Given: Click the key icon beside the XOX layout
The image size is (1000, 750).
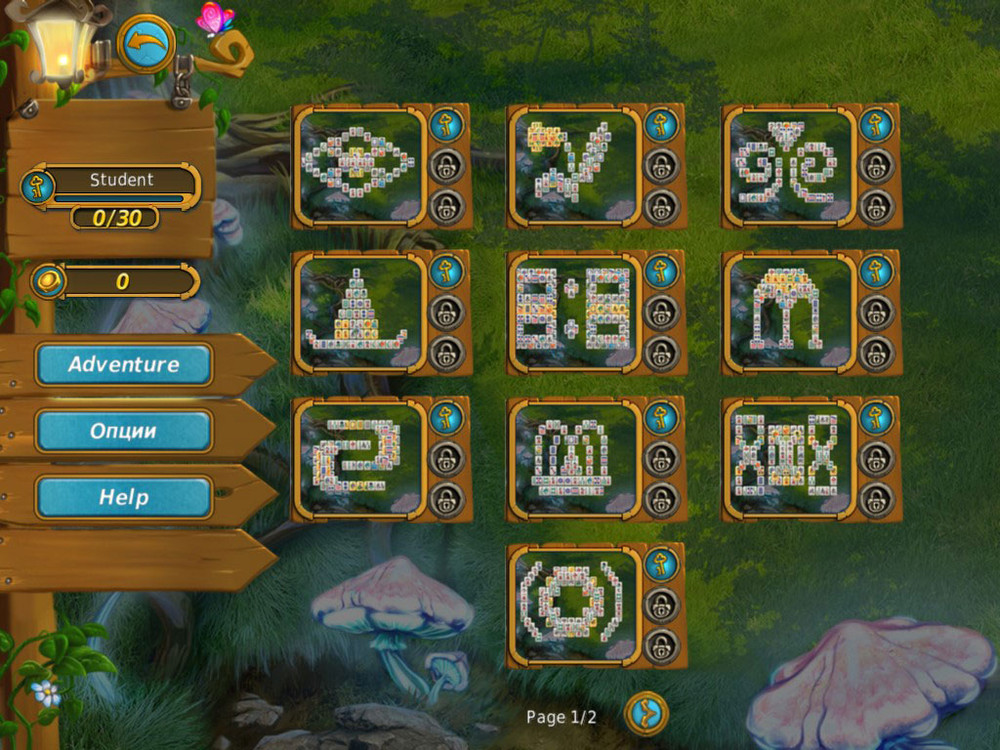Looking at the screenshot, I should pos(876,417).
